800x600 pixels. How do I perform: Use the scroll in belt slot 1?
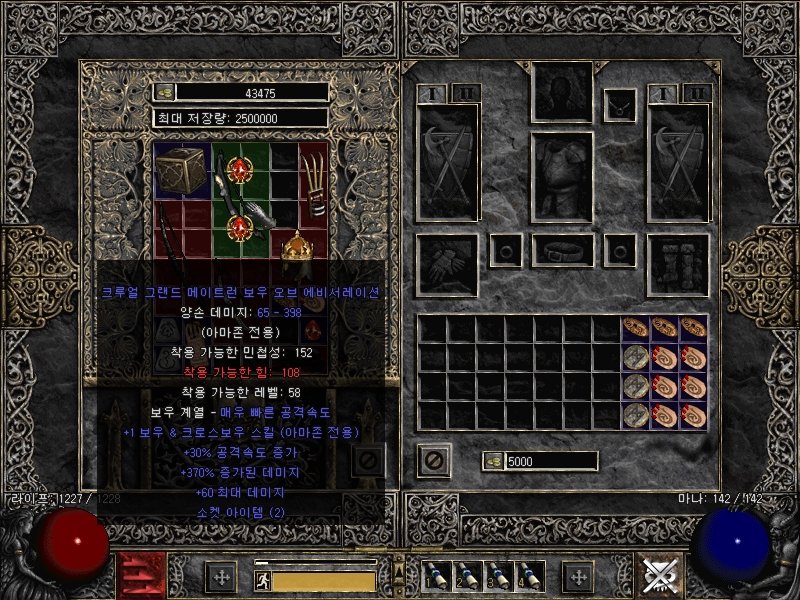436,576
